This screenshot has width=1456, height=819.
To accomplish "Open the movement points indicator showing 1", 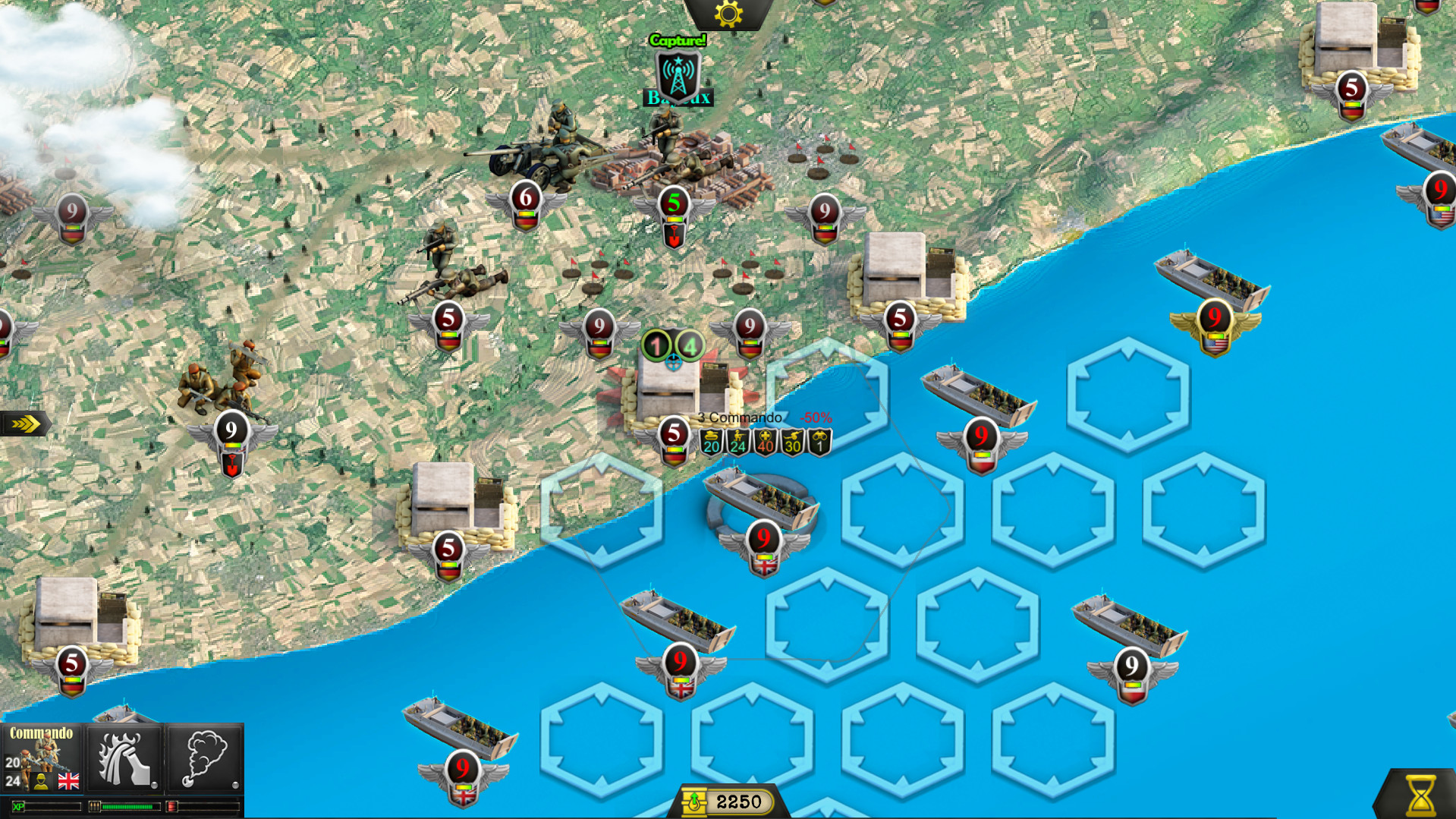I will tap(655, 344).
